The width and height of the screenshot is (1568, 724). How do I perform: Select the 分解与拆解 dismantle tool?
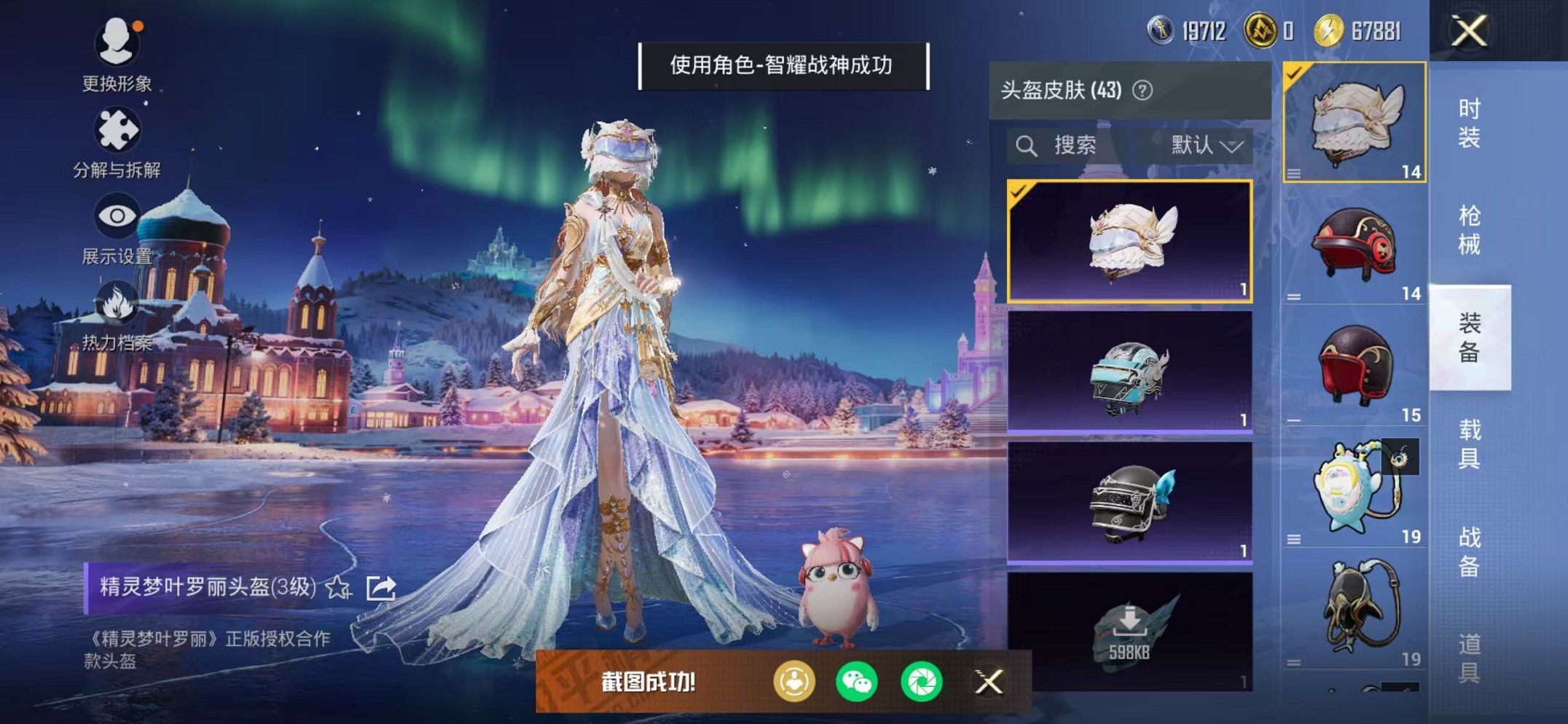(x=119, y=127)
